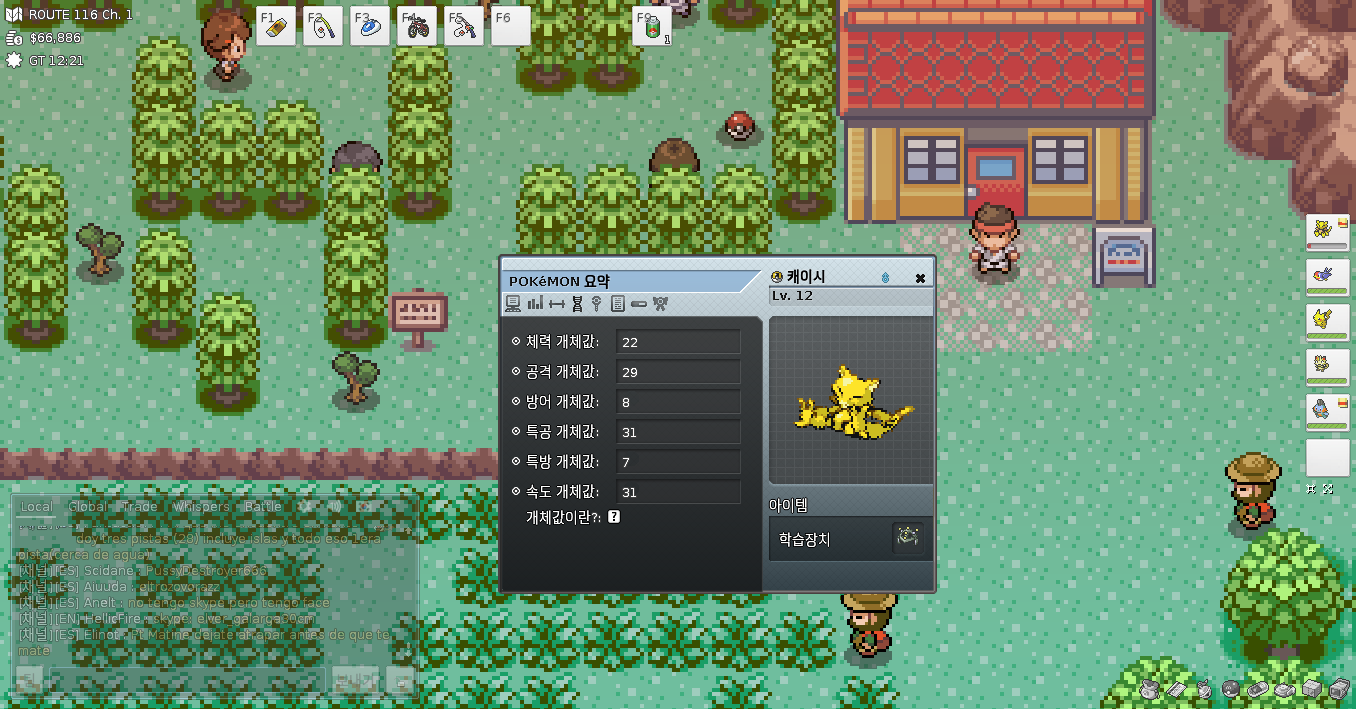This screenshot has height=709, width=1356.
Task: Show the ribbon tab in Pokémon summary
Action: (660, 303)
